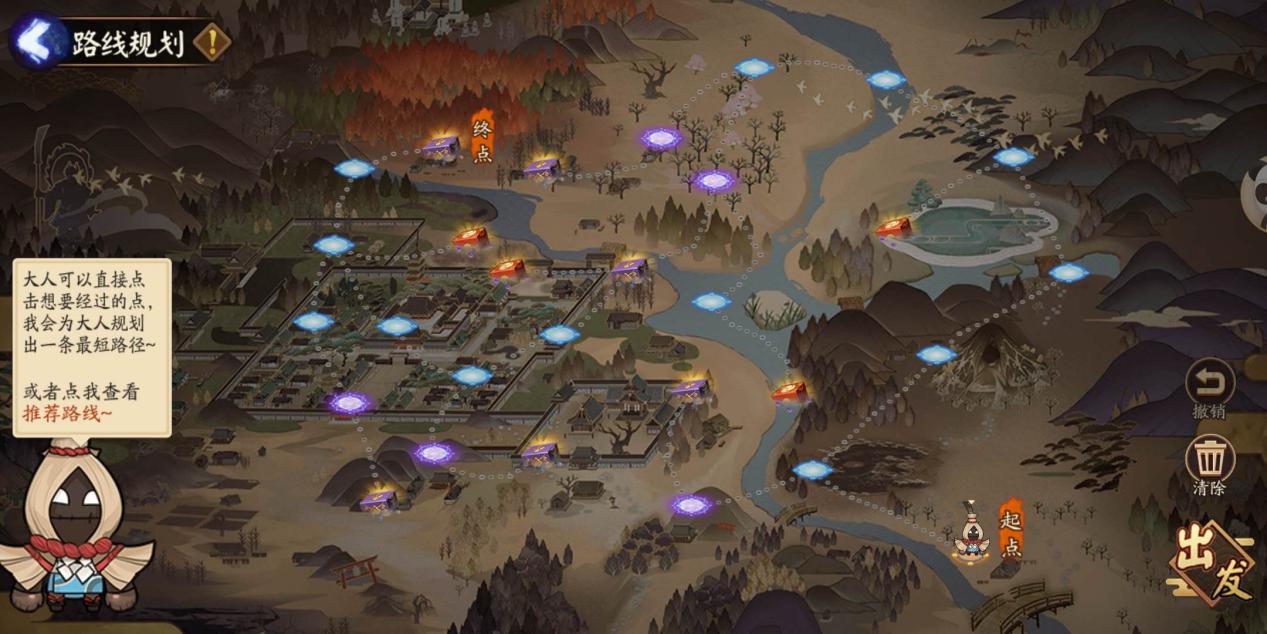Clear the planned route with 清除
This screenshot has width=1267, height=634.
point(1210,461)
